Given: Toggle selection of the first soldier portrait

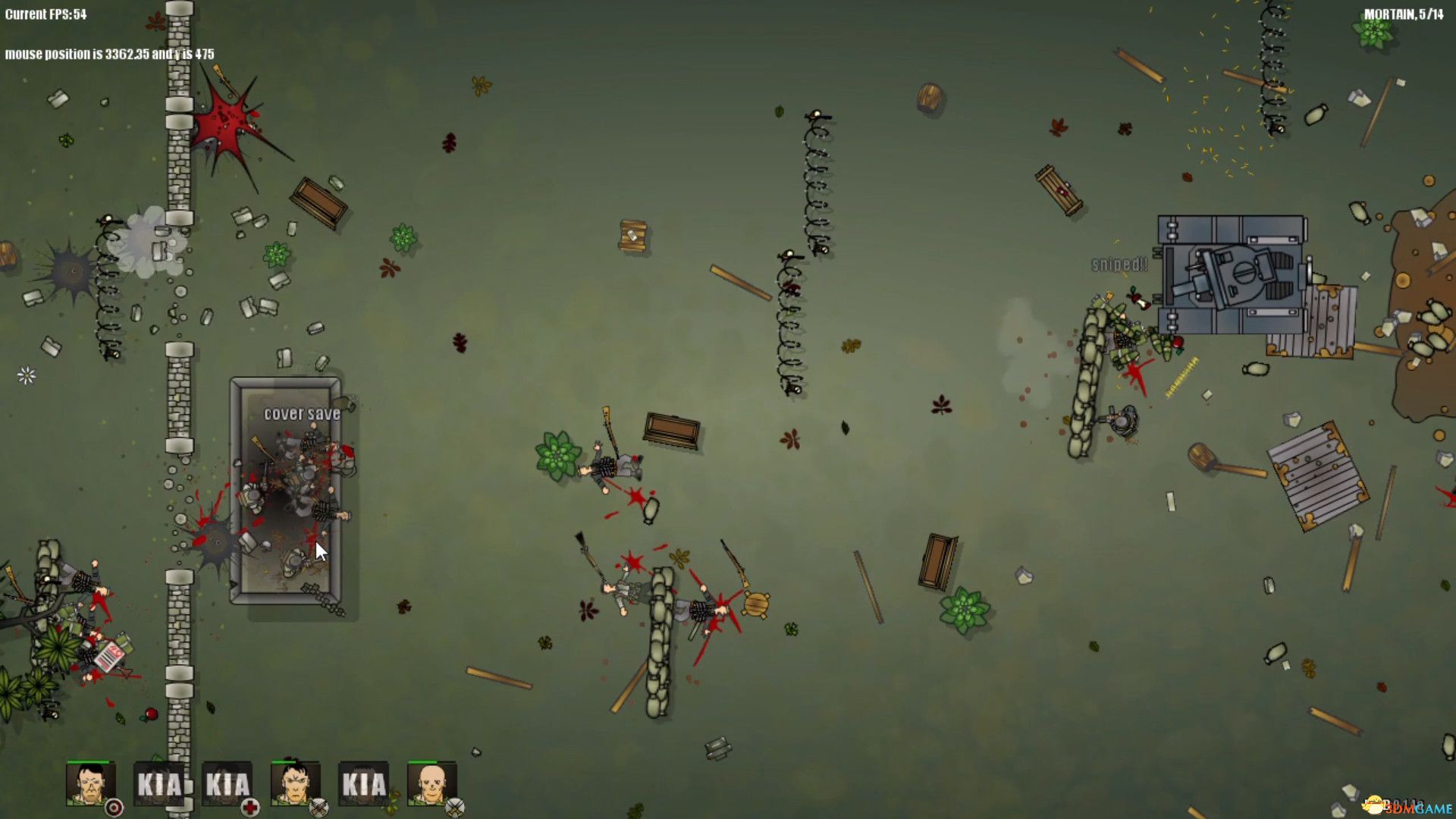Looking at the screenshot, I should [x=91, y=785].
